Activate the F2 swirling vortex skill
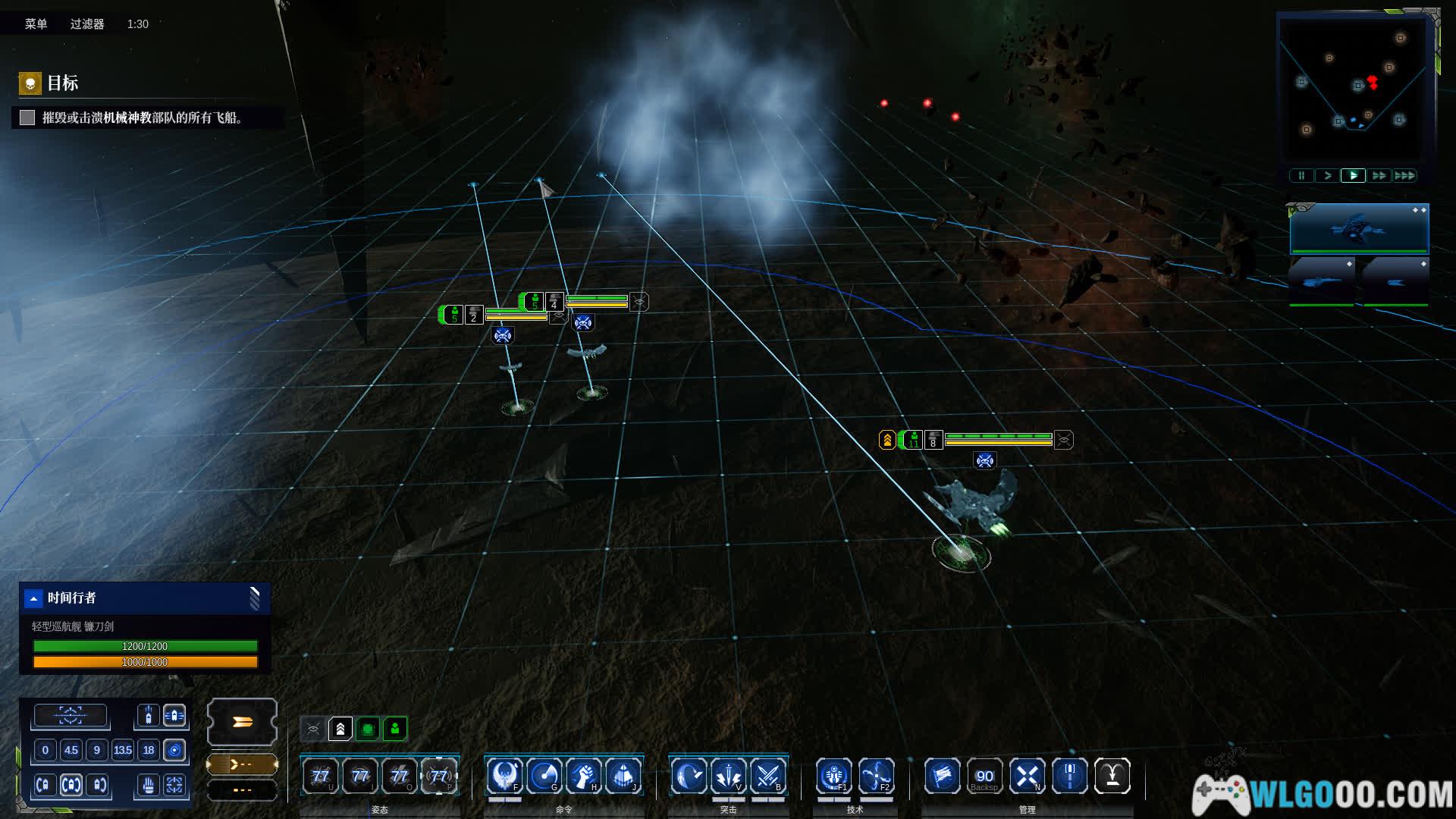 [x=876, y=776]
